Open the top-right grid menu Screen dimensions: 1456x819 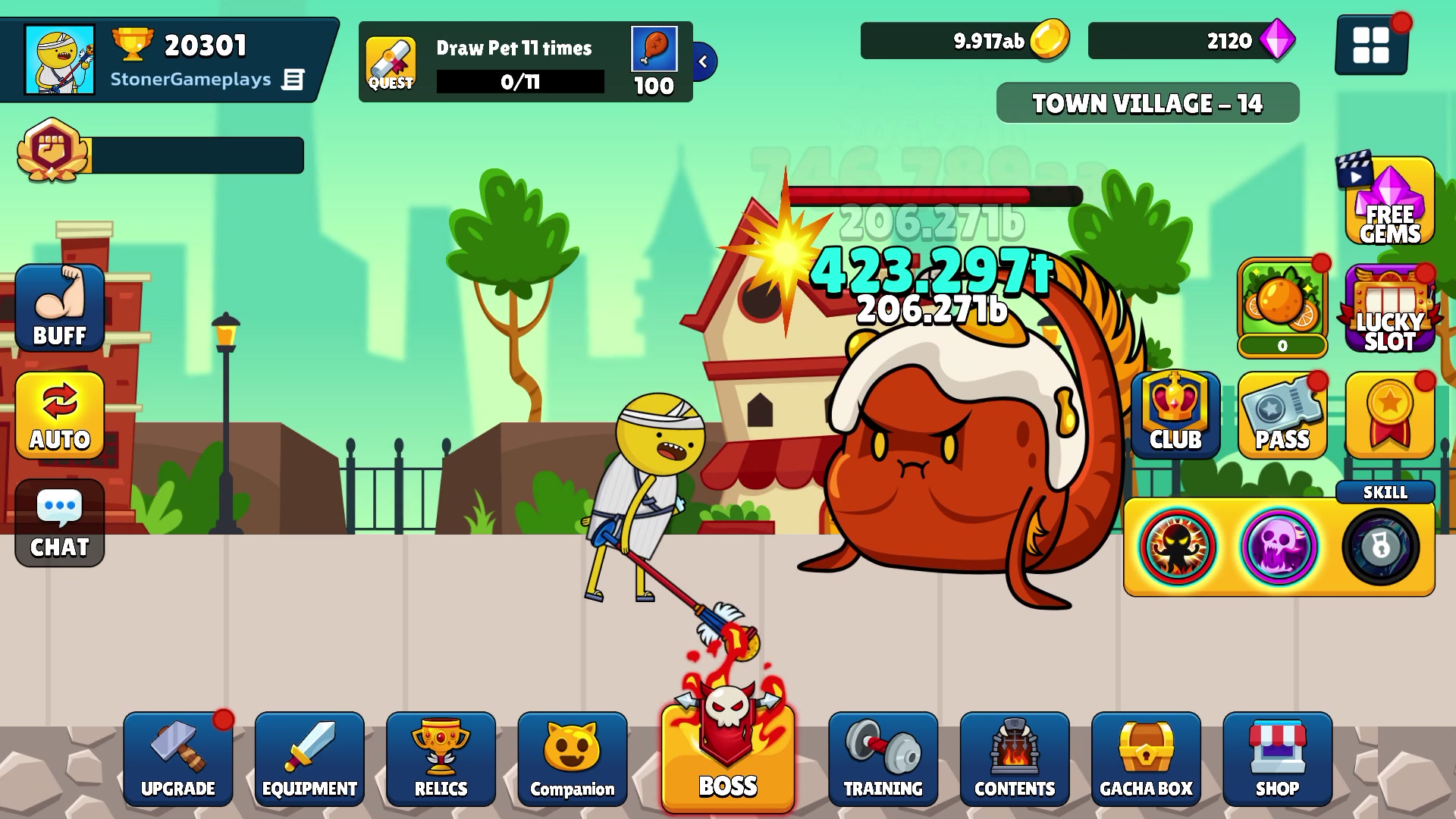[1372, 43]
